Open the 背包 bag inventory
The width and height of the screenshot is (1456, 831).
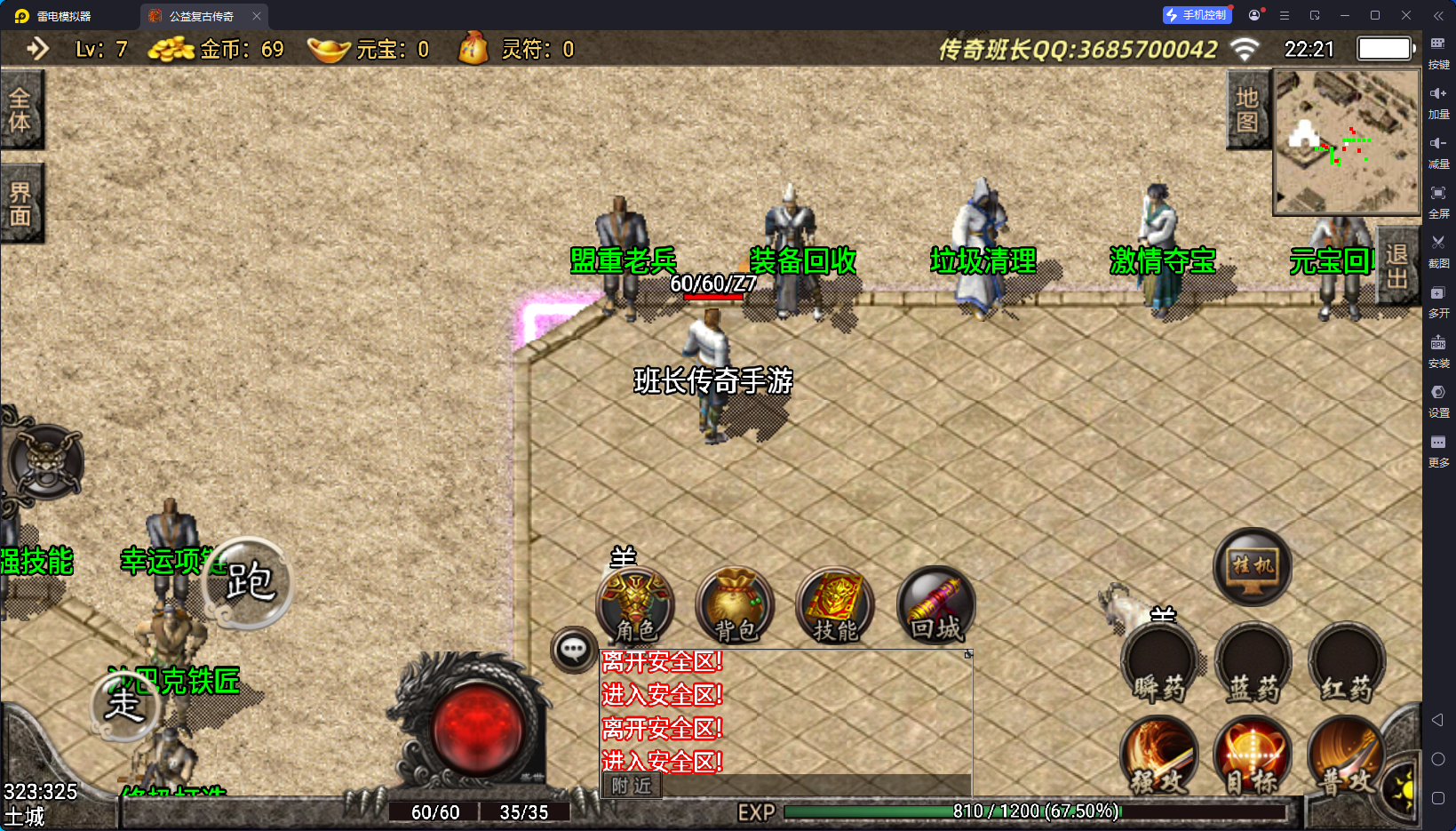tap(736, 605)
